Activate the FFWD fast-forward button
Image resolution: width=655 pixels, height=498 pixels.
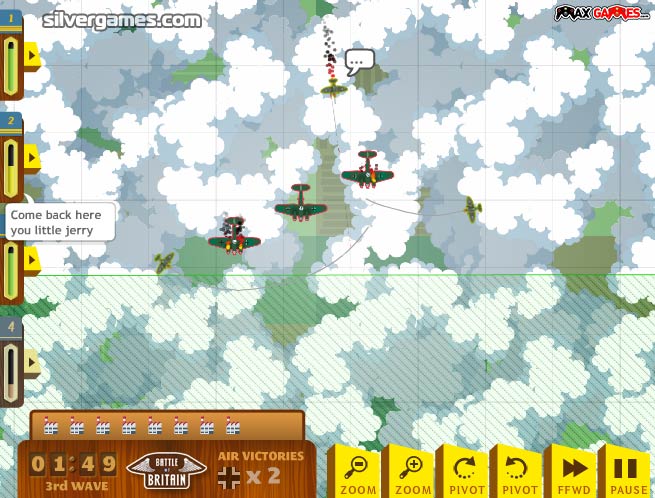[x=572, y=471]
